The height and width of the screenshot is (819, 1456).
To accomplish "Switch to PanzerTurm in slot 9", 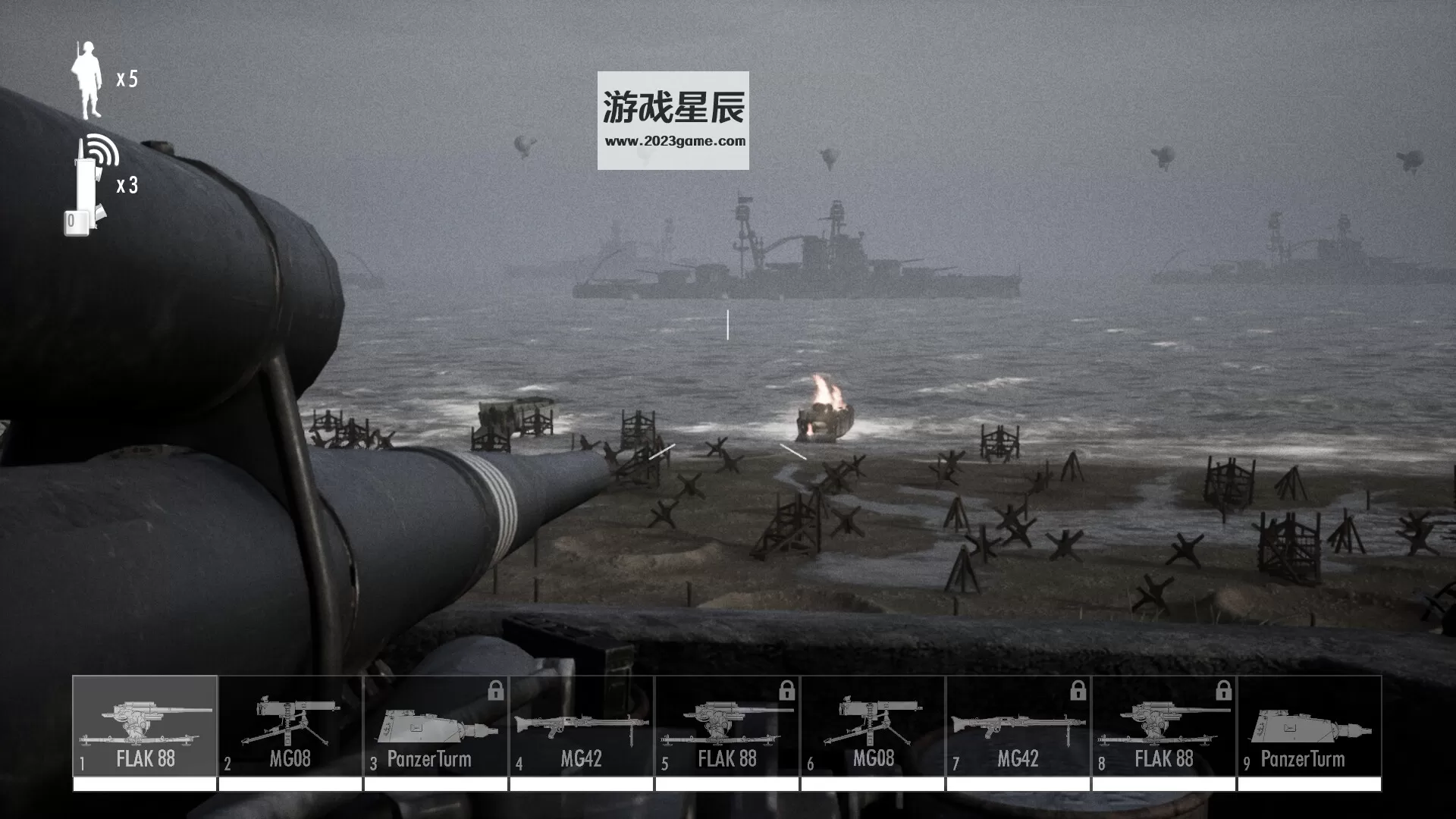I will tap(1310, 726).
